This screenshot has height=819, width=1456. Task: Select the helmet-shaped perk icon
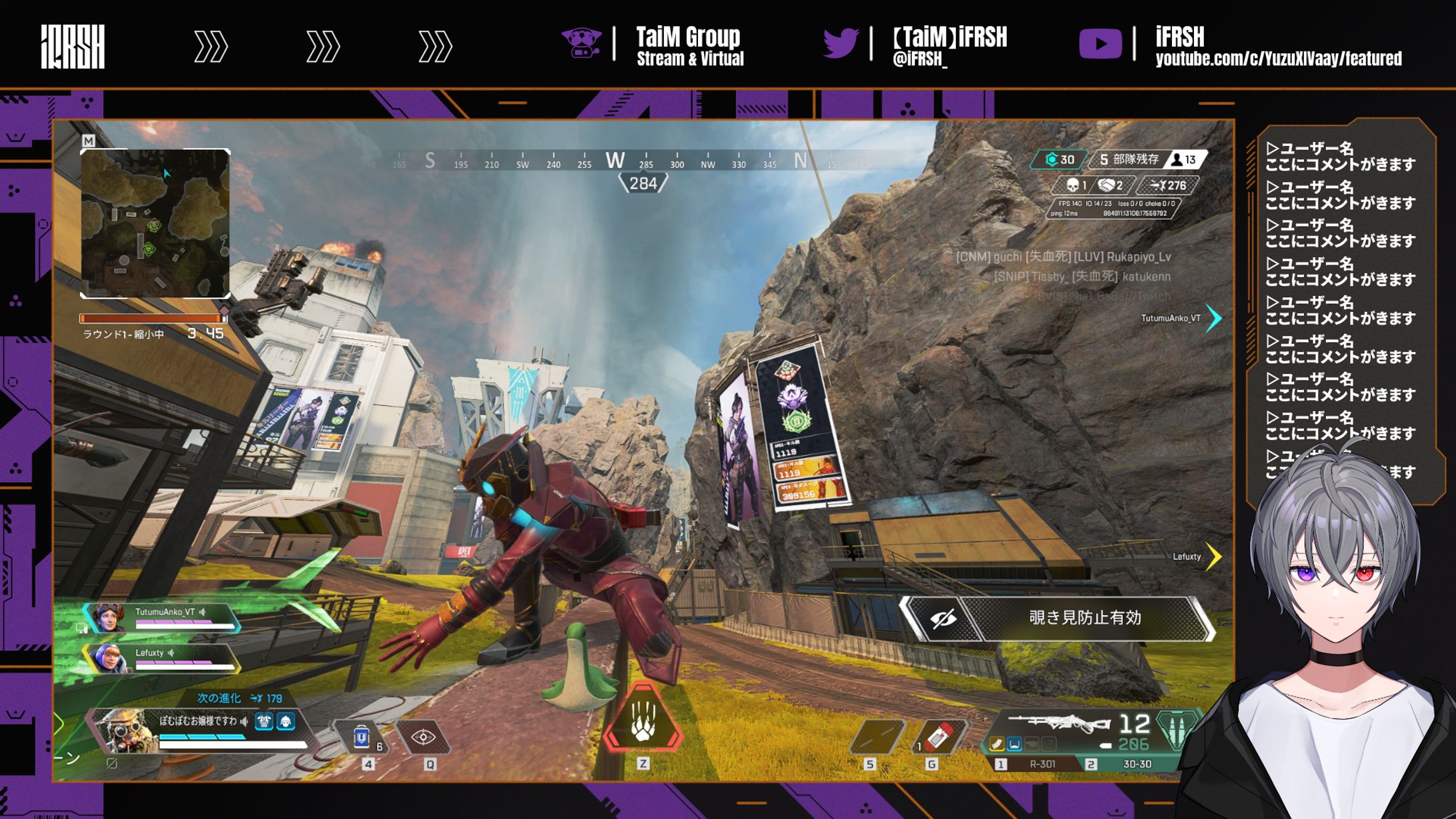pos(286,722)
